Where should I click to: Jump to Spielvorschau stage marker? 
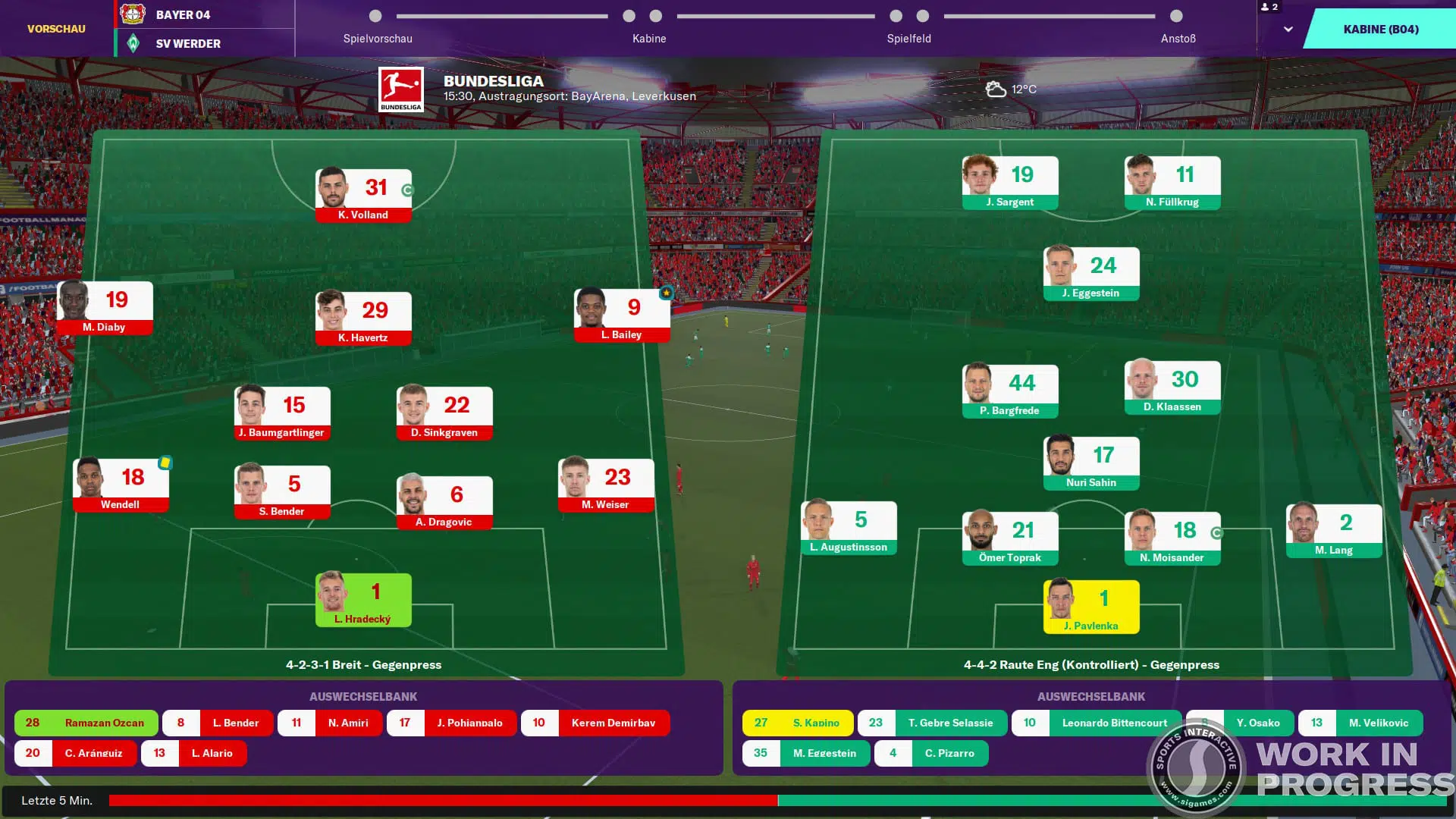pyautogui.click(x=375, y=16)
